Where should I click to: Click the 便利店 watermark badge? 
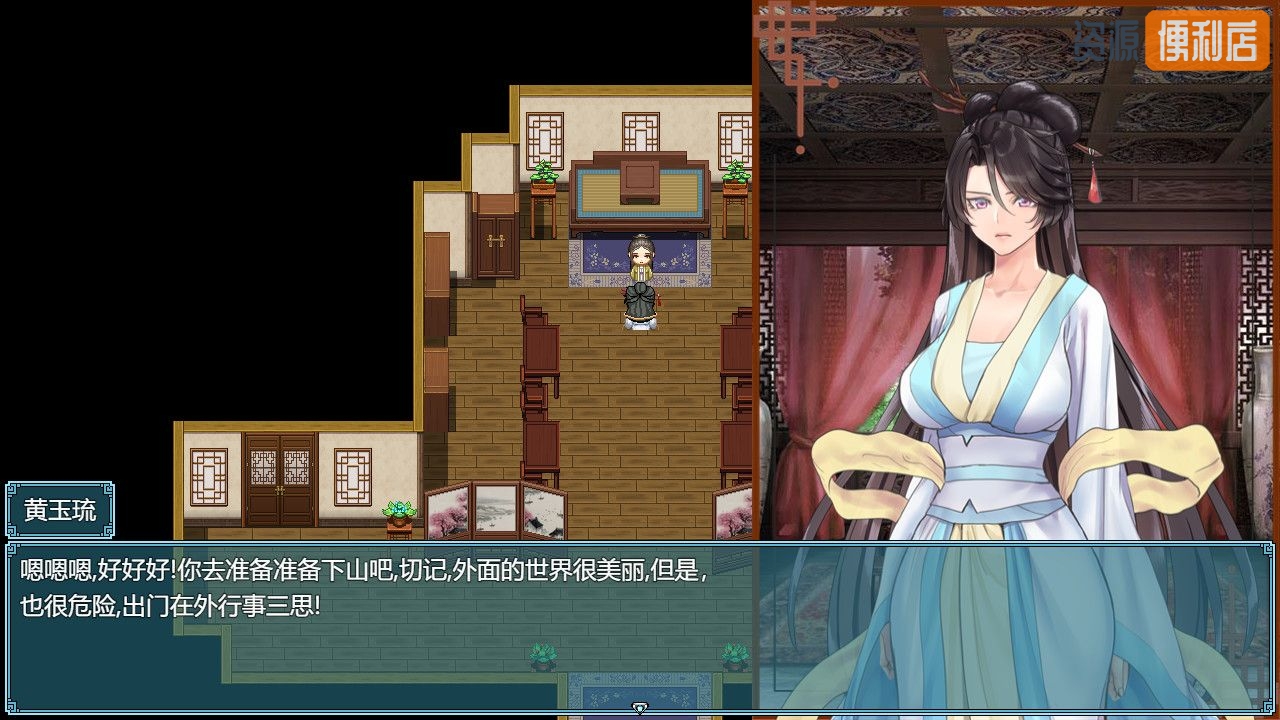click(1206, 41)
